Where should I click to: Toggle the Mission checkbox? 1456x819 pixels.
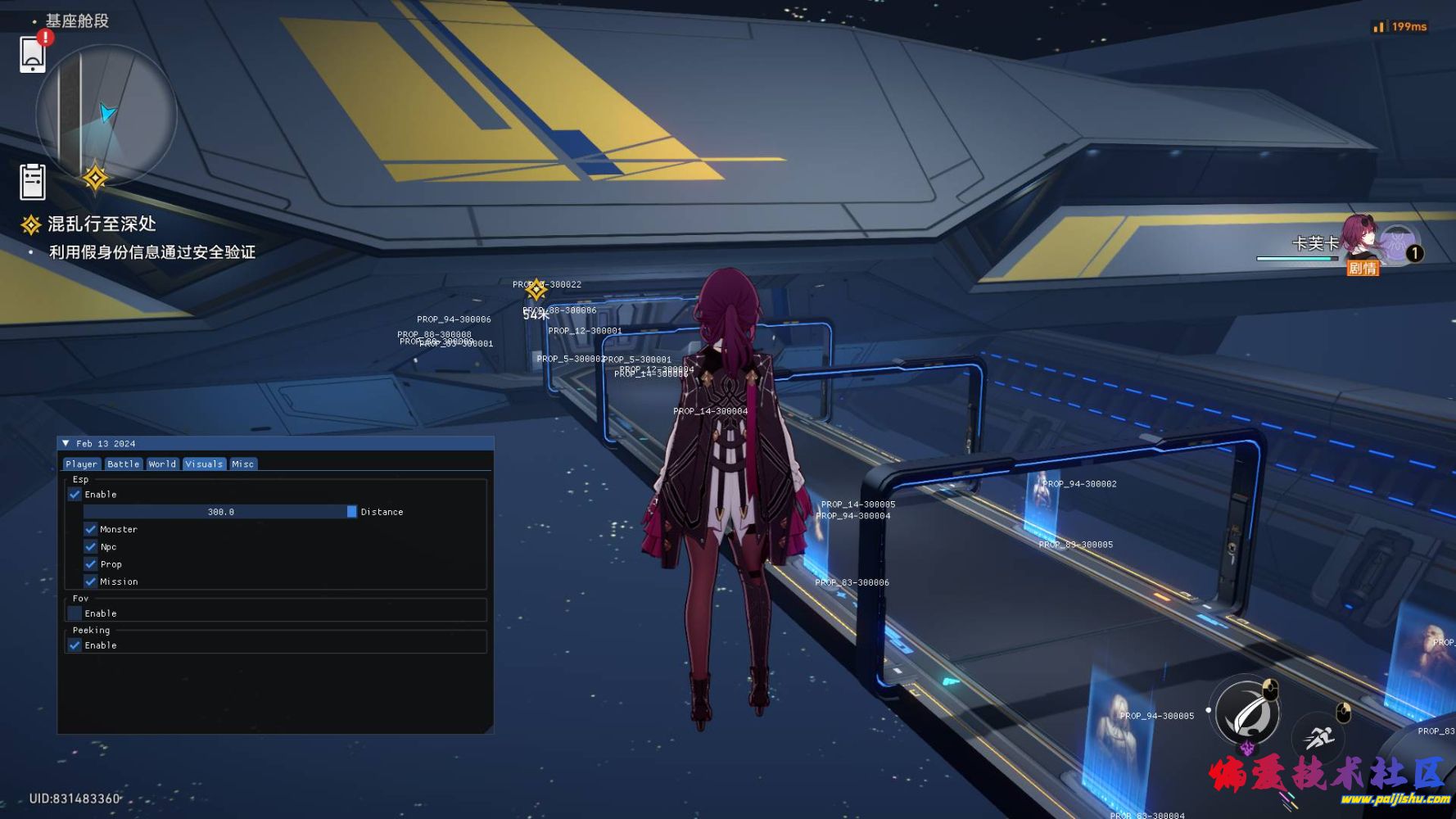(x=91, y=581)
